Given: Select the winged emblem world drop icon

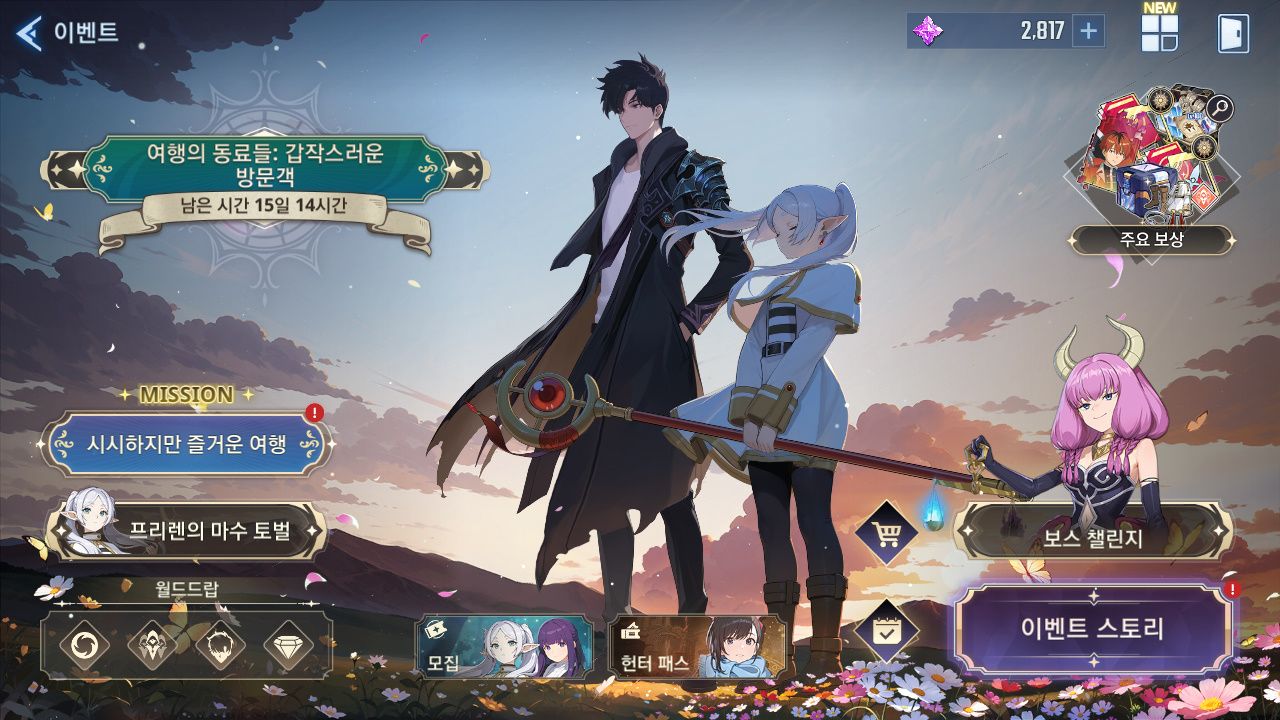Looking at the screenshot, I should pyautogui.click(x=152, y=645).
